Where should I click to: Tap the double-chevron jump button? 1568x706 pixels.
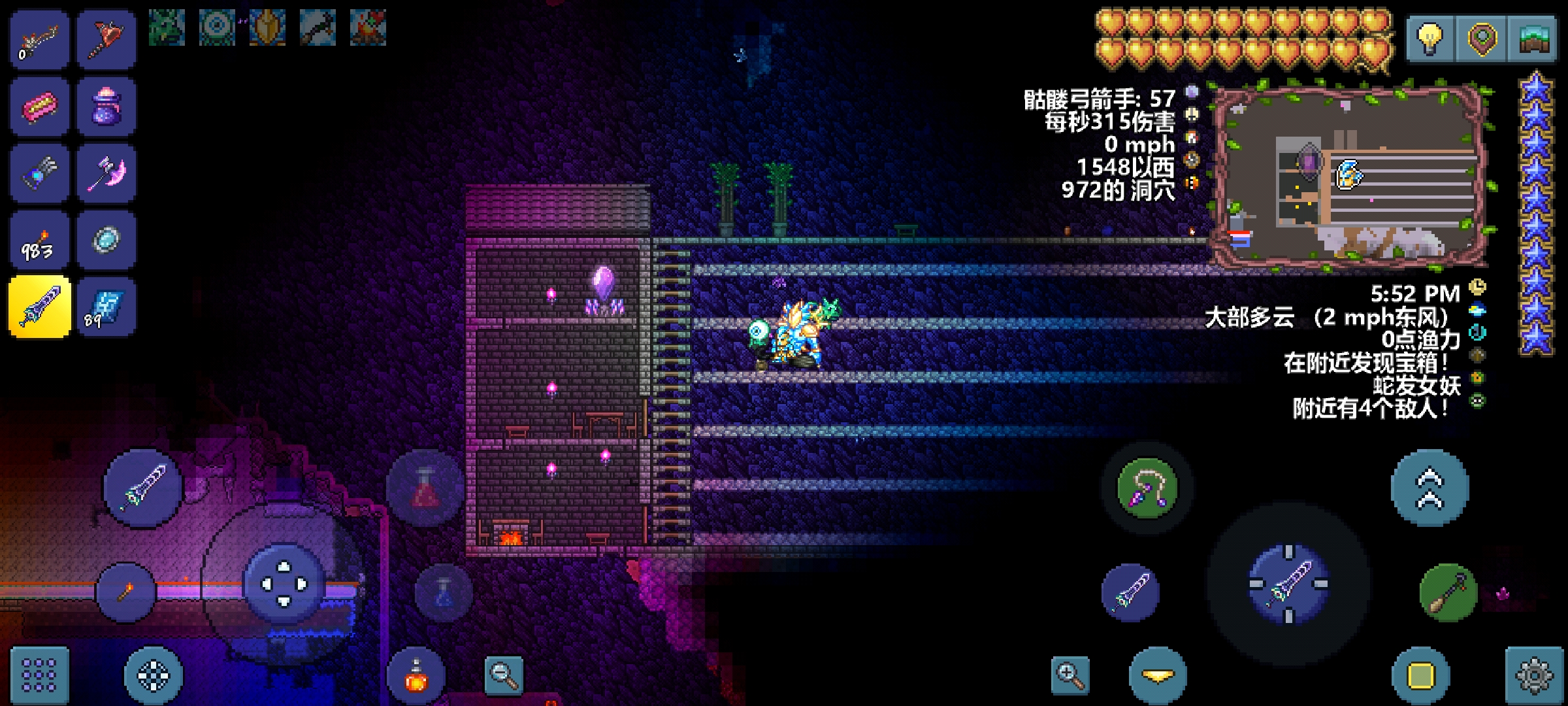pos(1429,488)
